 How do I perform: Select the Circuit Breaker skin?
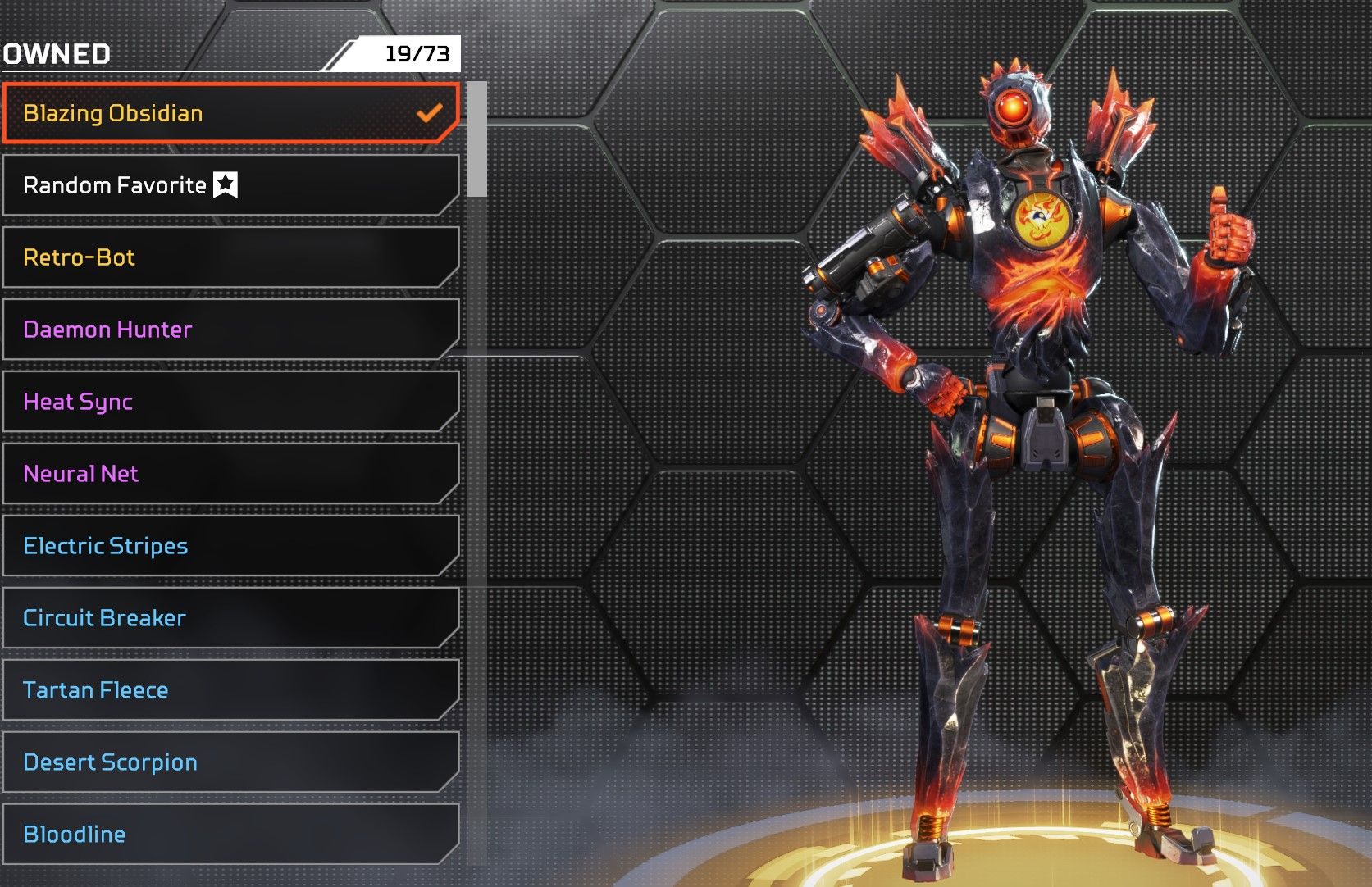[x=230, y=618]
